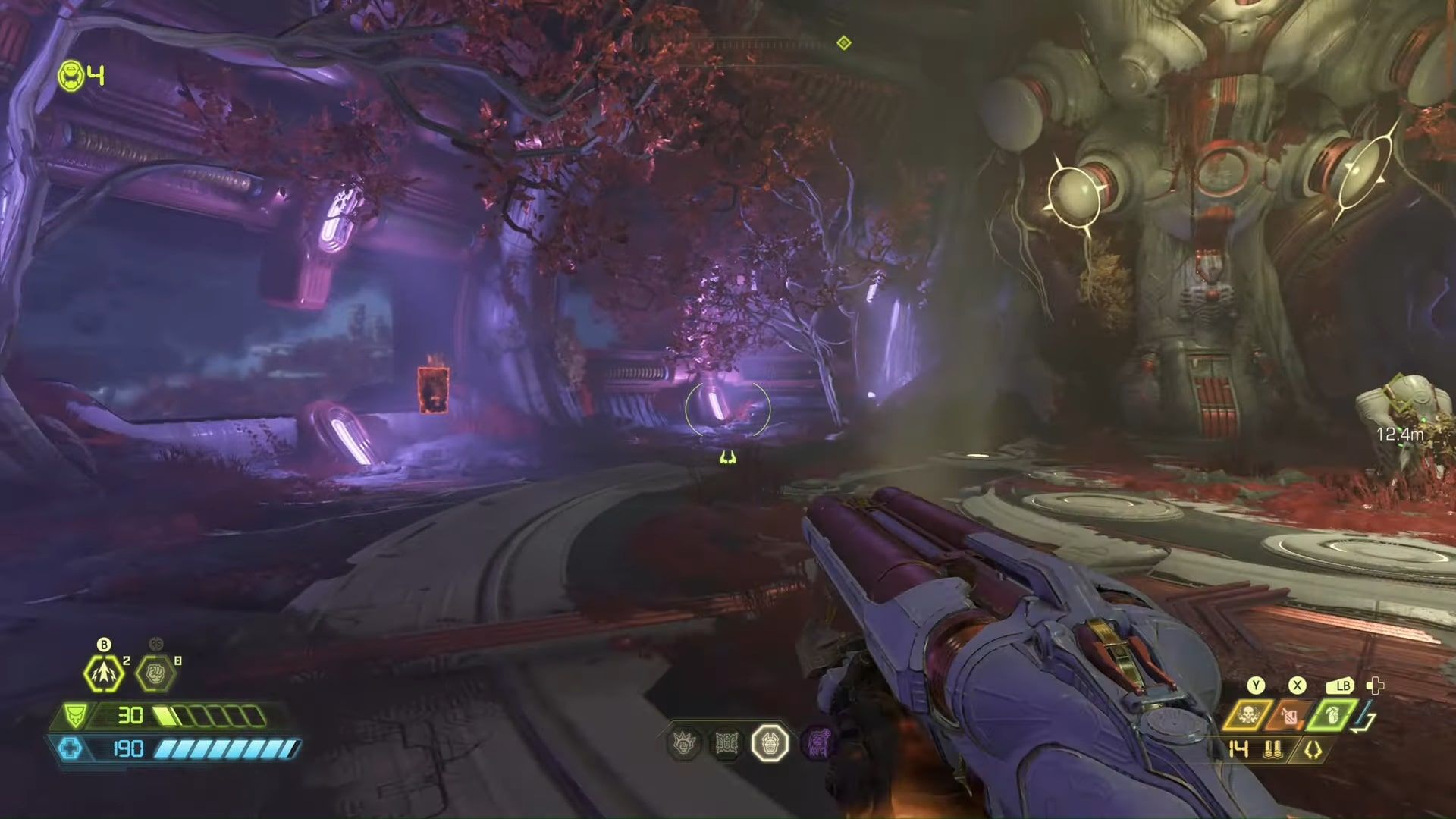Click the Blood Punch fist icon

(155, 673)
